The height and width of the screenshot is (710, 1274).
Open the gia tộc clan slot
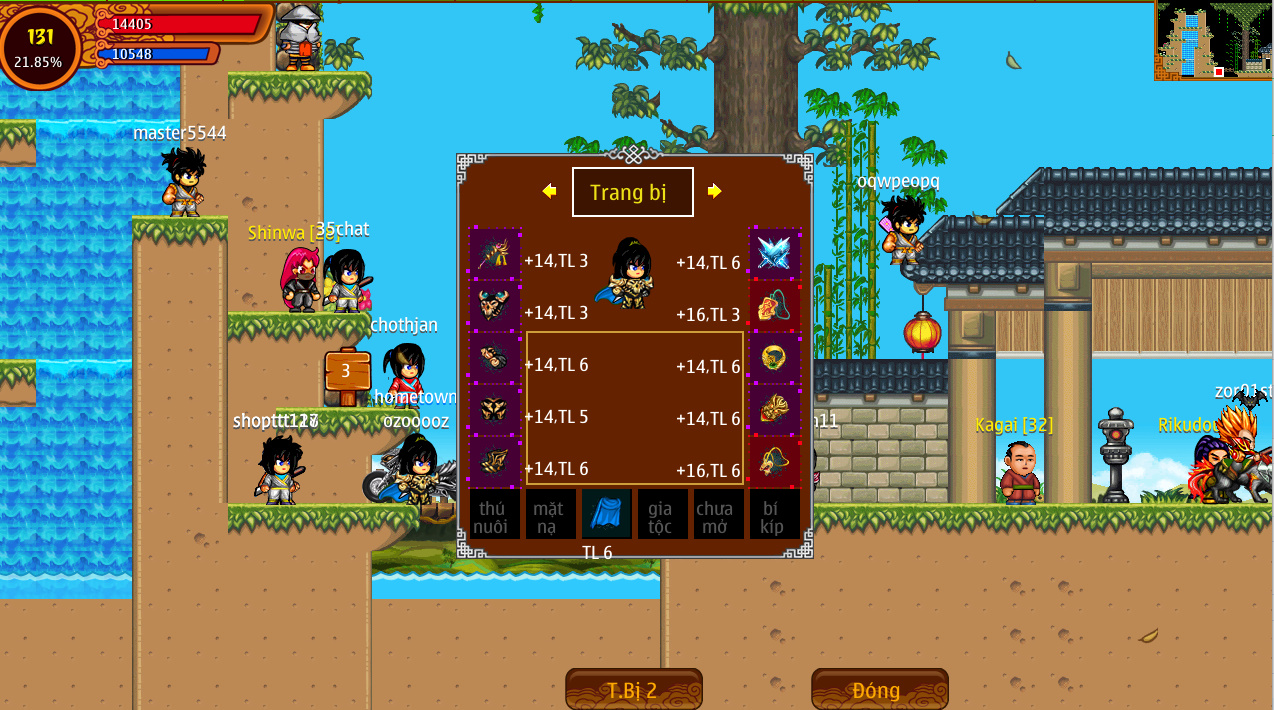662,514
